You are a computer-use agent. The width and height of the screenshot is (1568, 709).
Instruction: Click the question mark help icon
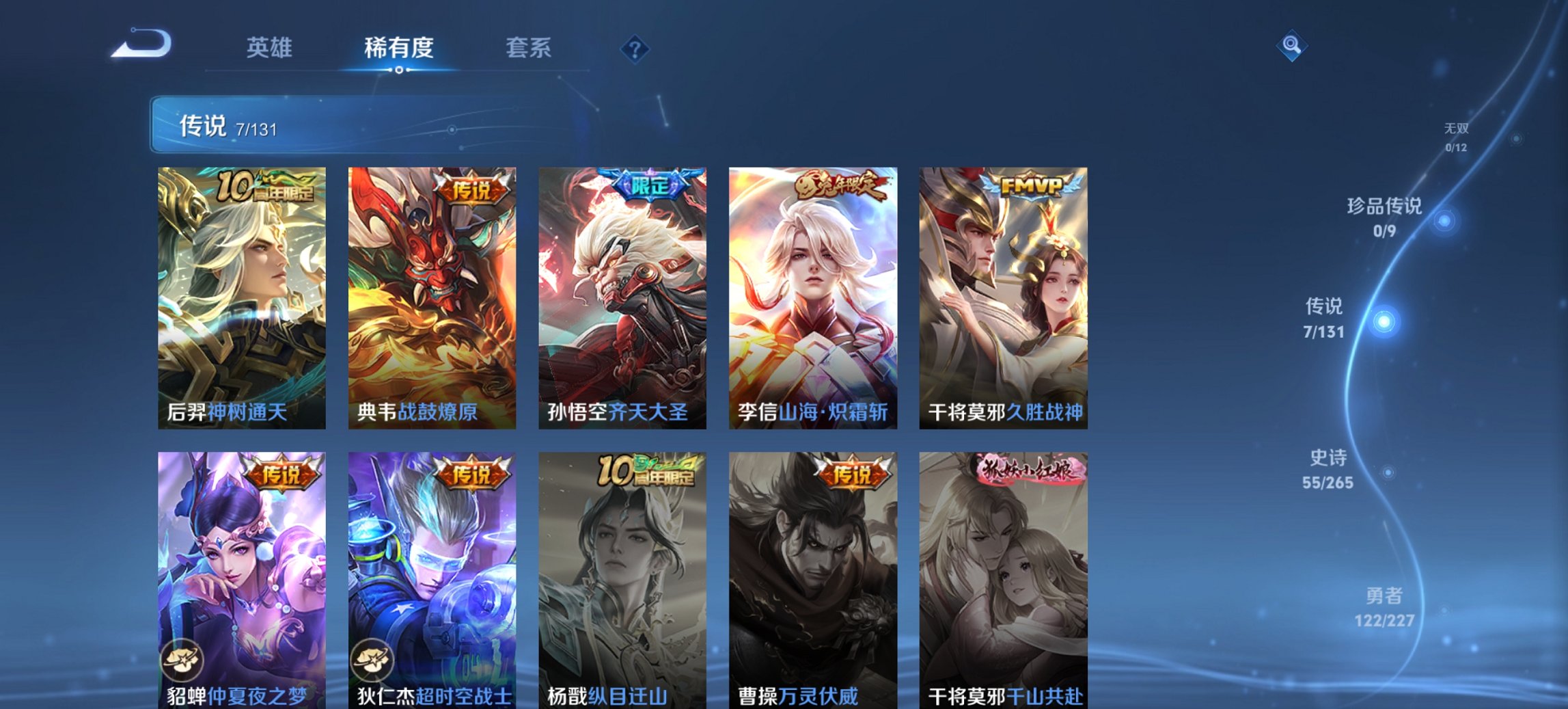pos(636,49)
